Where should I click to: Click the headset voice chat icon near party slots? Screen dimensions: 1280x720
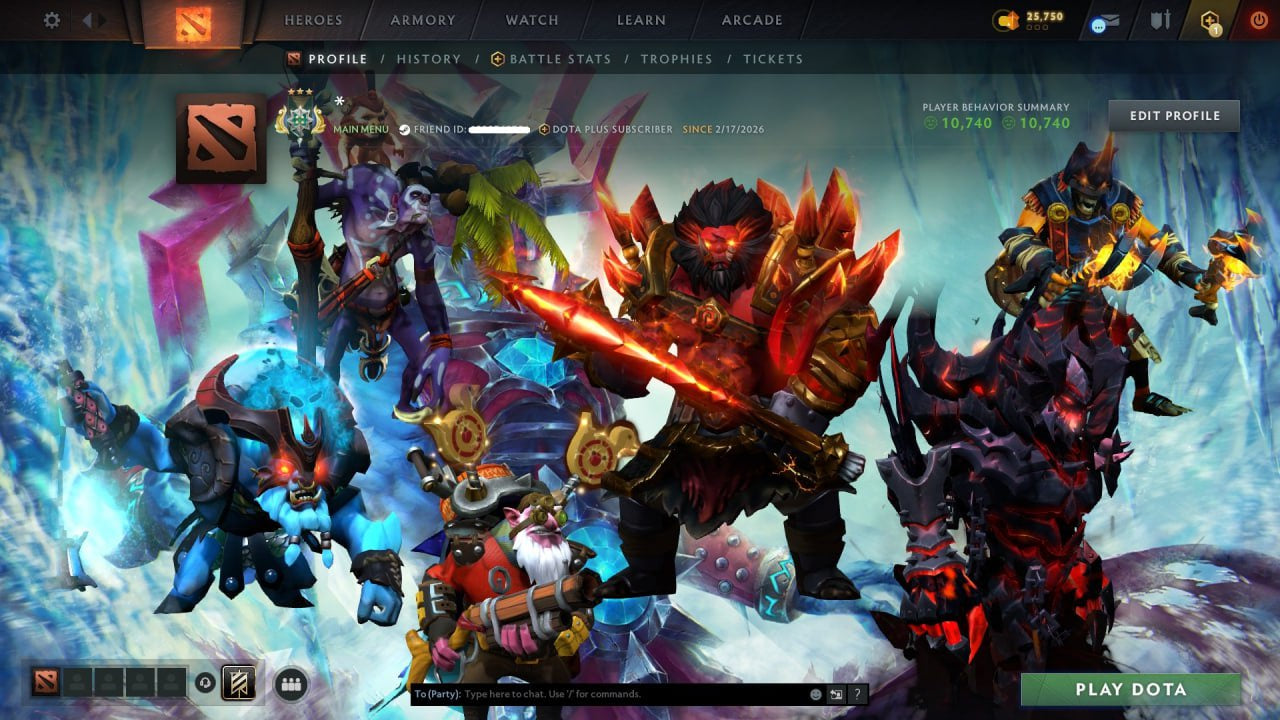[x=204, y=683]
